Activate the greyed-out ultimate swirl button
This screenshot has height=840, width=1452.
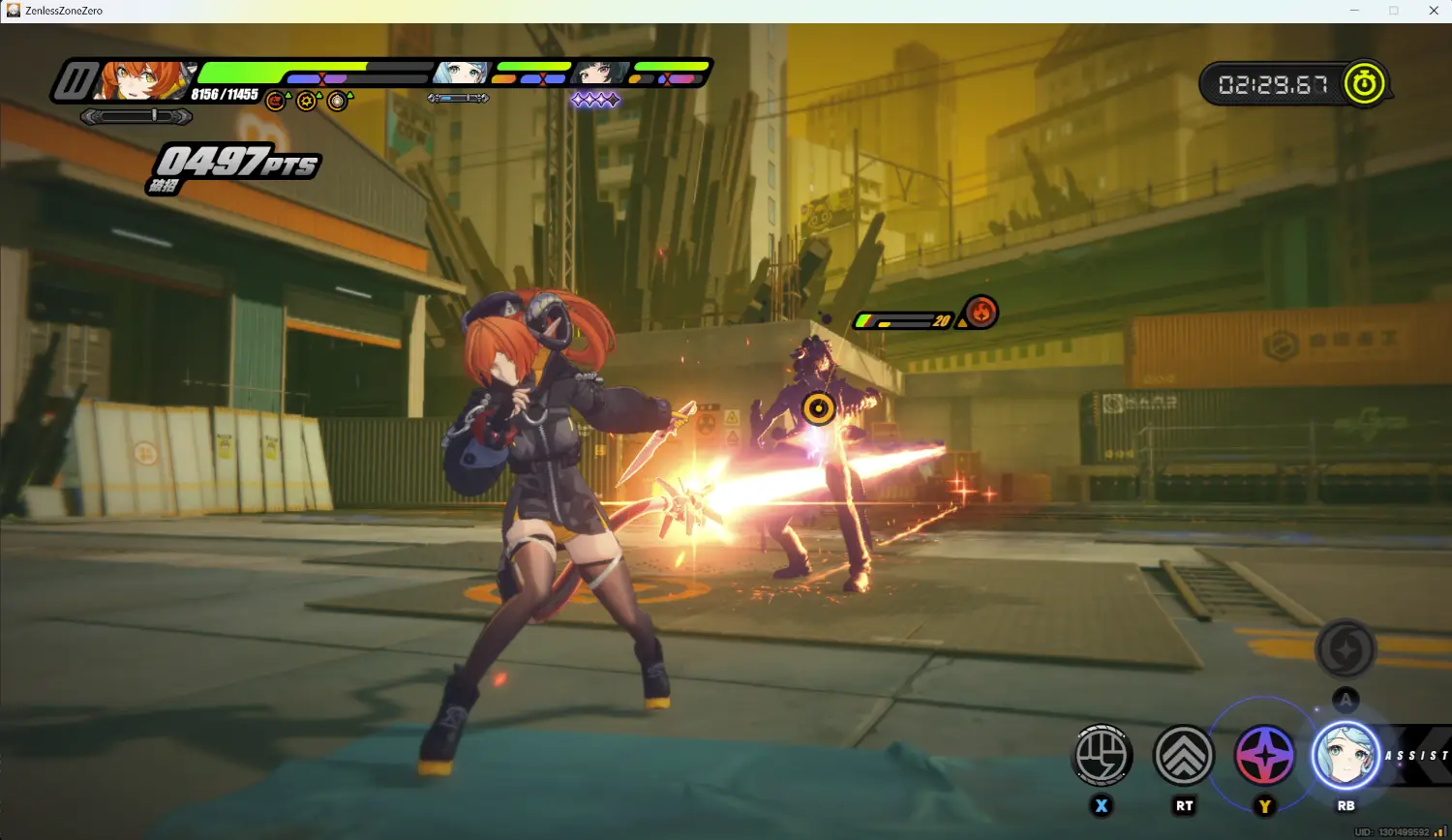tap(1346, 649)
